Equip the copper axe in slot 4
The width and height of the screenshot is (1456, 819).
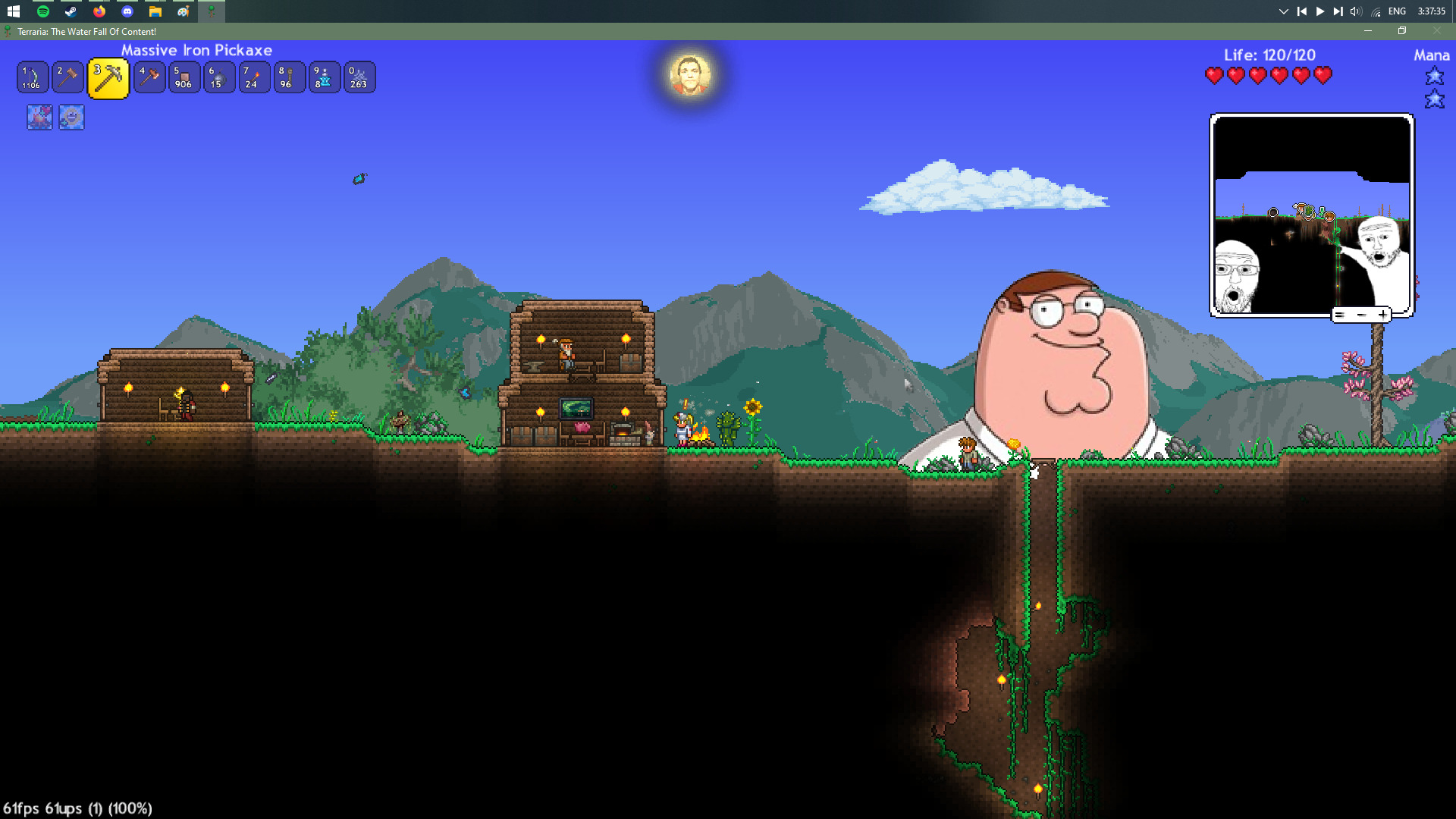[x=149, y=77]
